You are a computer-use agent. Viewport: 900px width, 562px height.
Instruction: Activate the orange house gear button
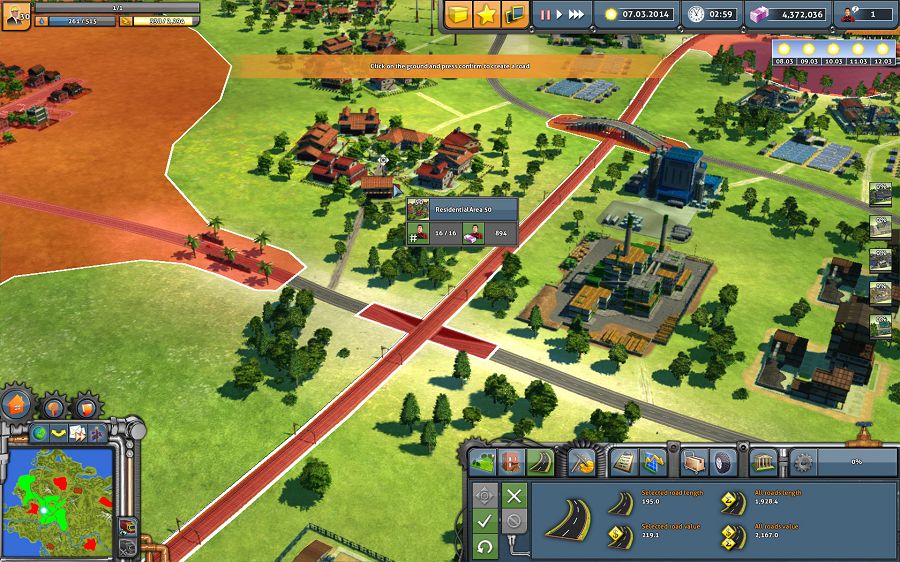pos(17,405)
